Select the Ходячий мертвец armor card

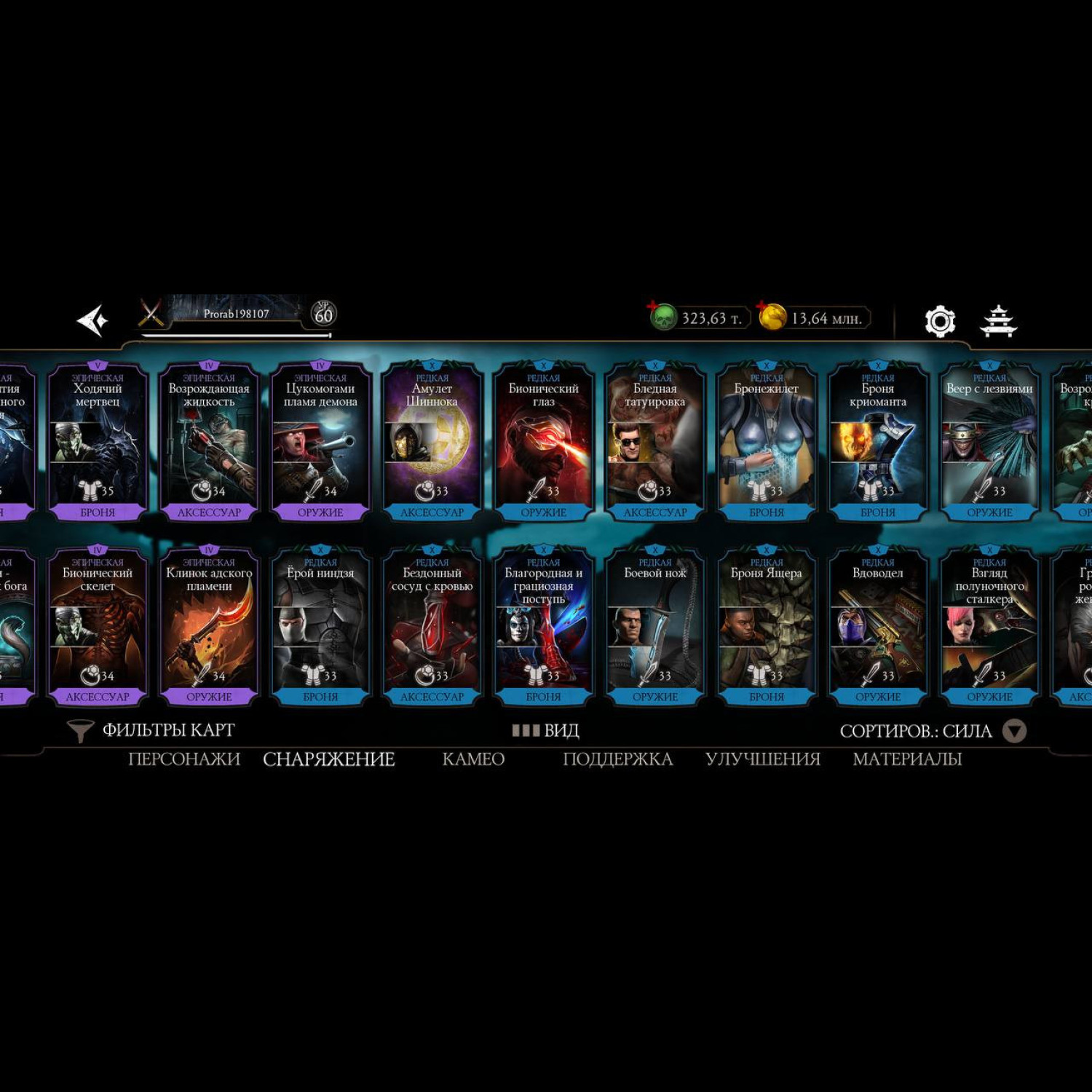click(x=98, y=441)
